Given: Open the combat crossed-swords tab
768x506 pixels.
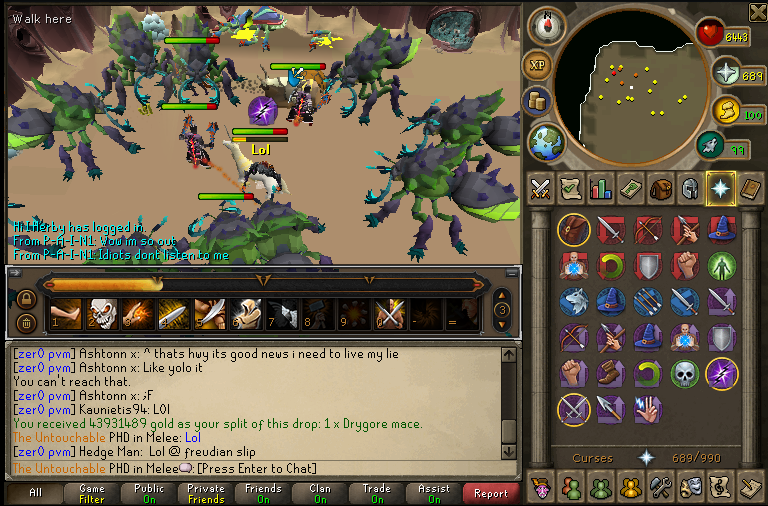Looking at the screenshot, I should coord(541,187).
